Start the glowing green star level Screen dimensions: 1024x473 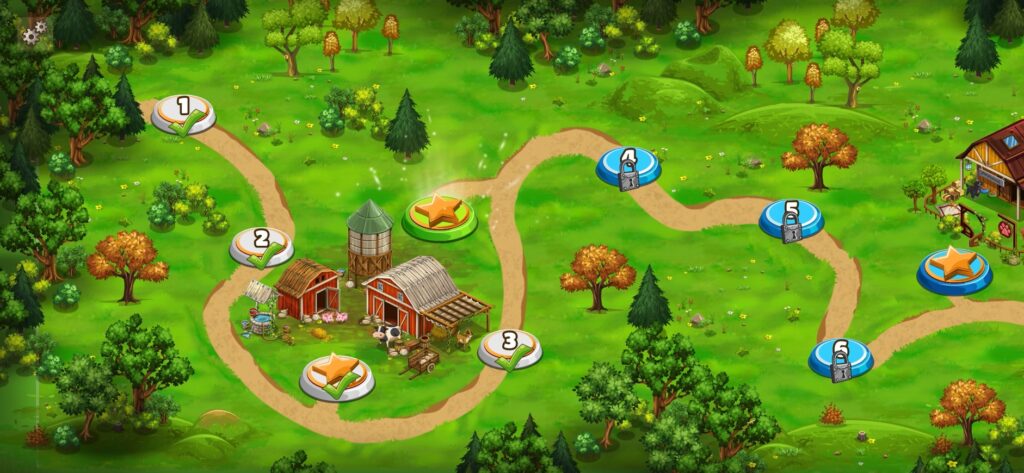440,216
